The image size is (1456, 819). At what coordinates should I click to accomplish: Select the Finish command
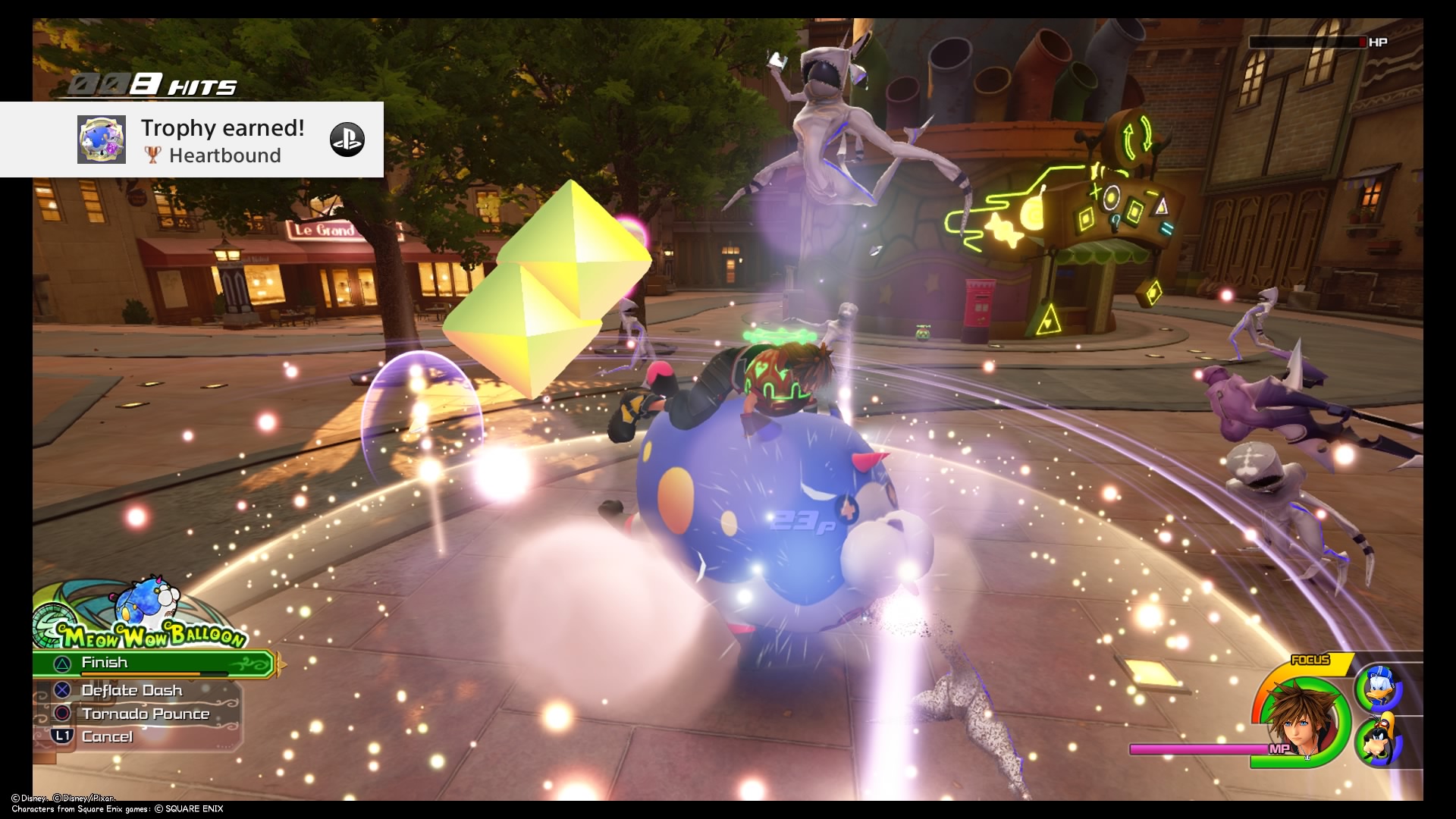152,664
